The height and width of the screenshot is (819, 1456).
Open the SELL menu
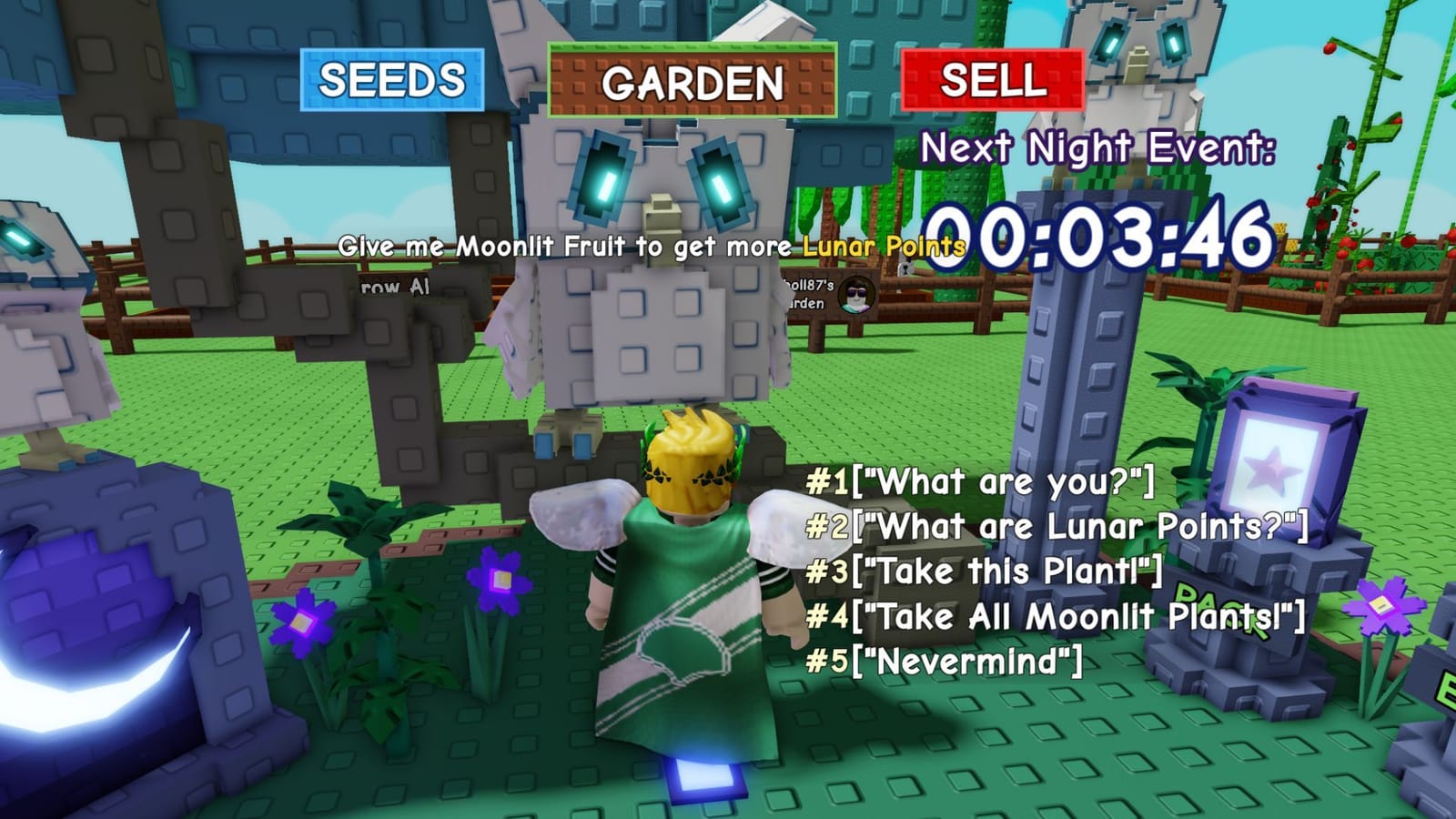(x=994, y=80)
